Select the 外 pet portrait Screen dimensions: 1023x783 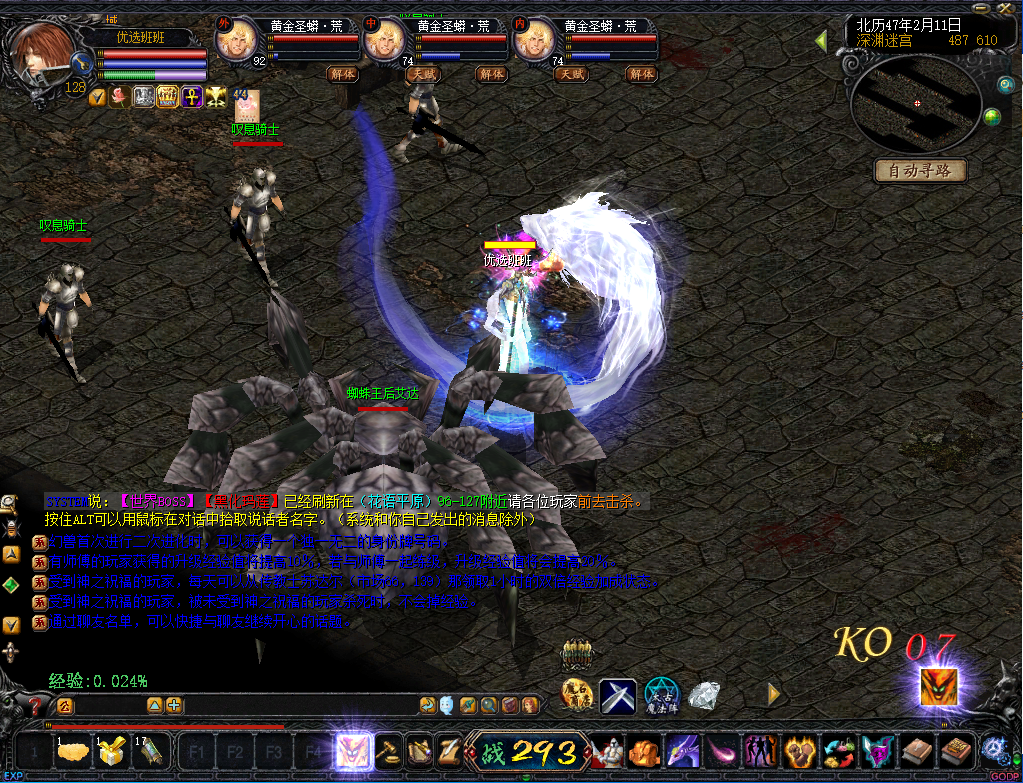238,40
